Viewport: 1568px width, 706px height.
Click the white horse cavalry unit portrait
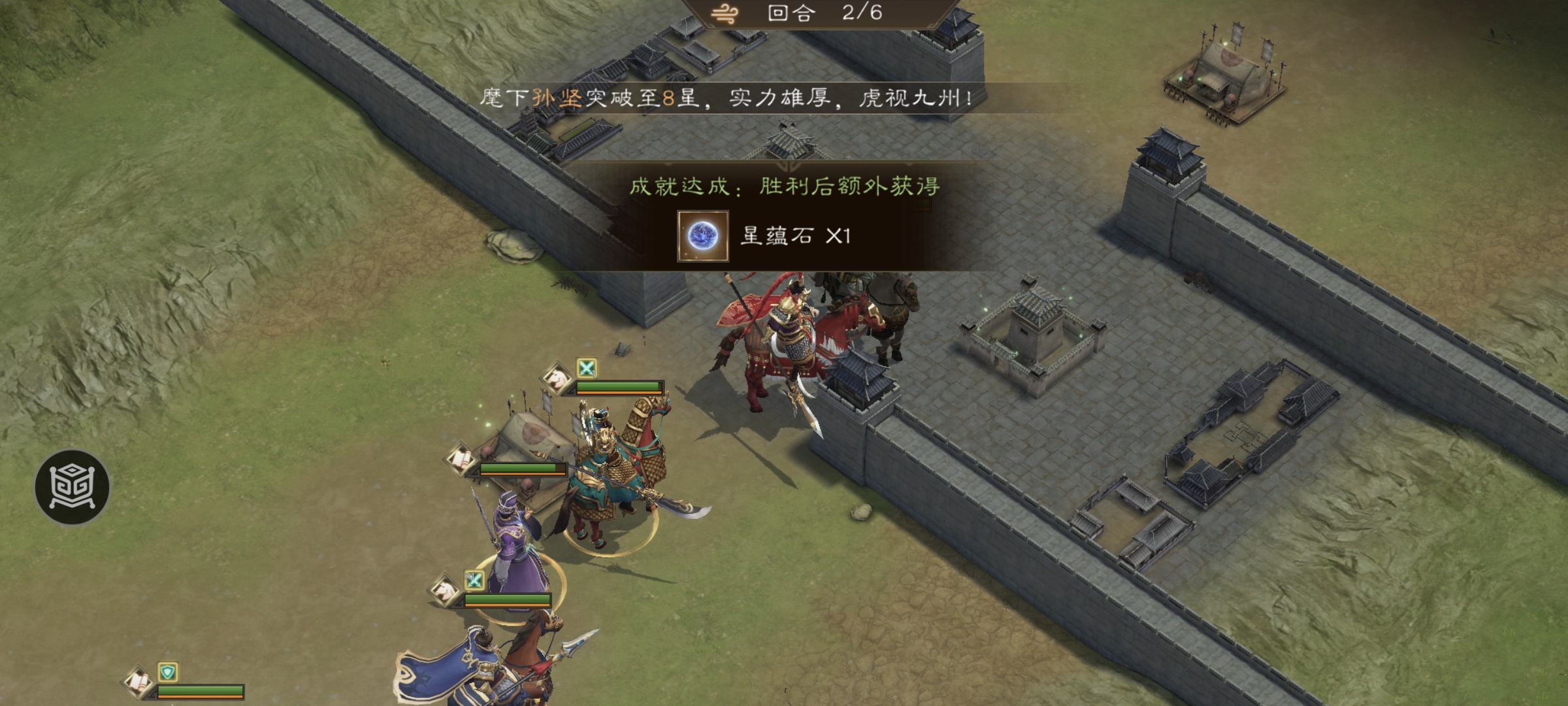pos(557,377)
